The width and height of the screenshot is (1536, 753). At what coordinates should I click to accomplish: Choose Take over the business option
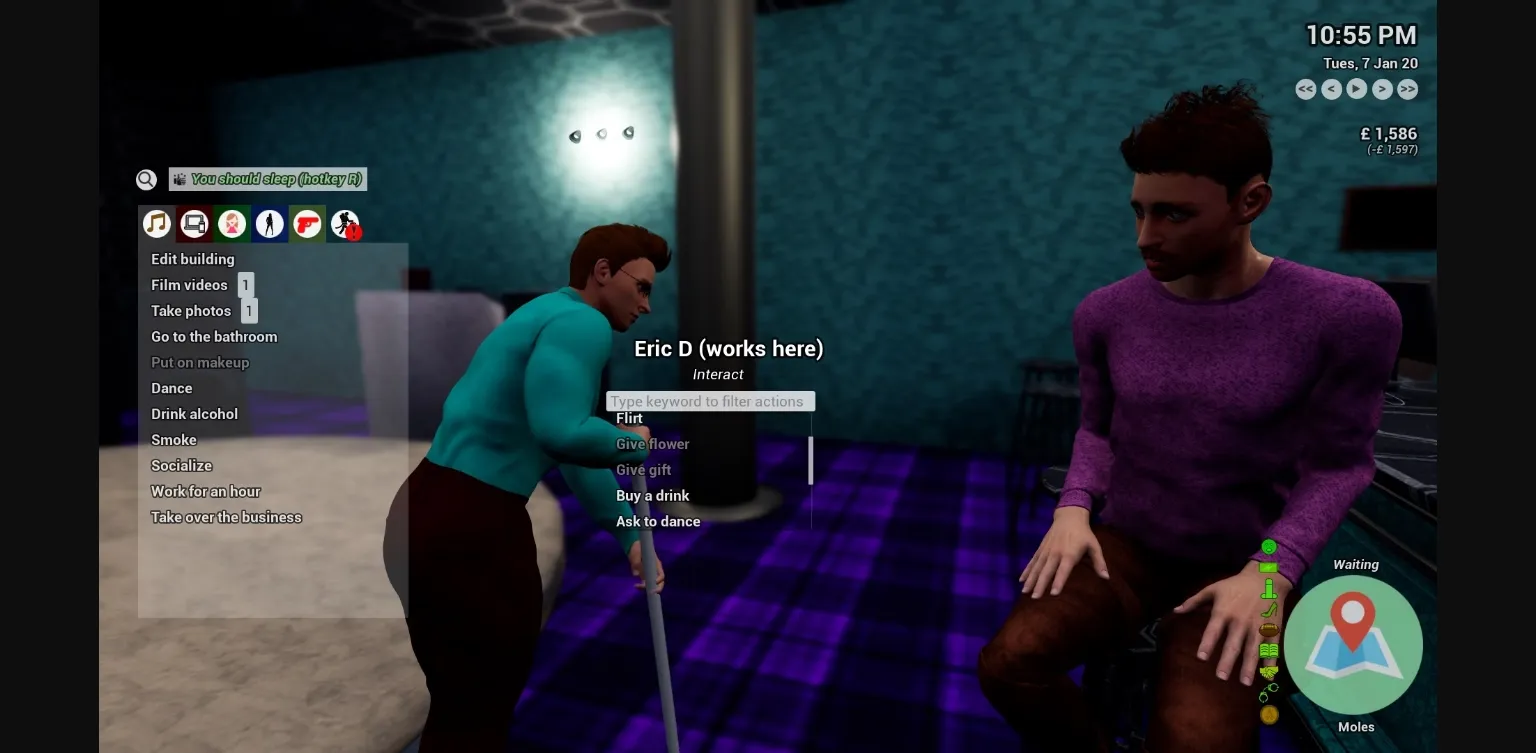(226, 516)
